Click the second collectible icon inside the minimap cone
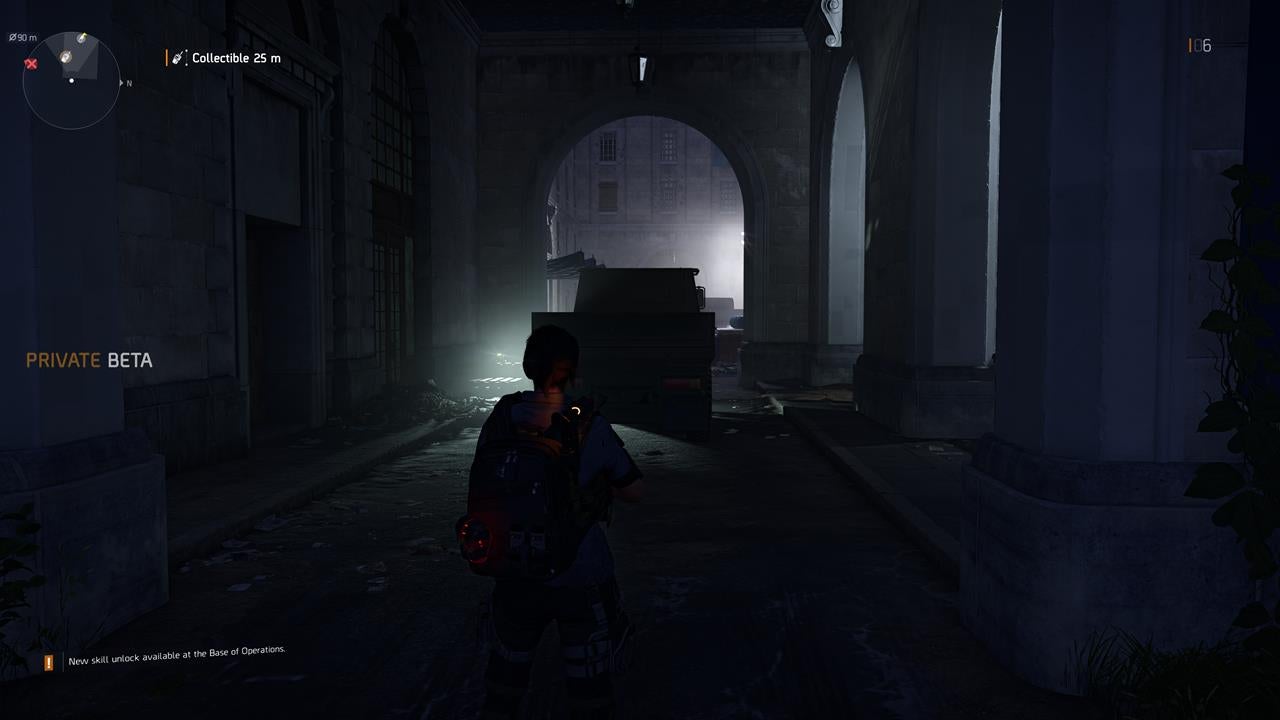Screen dimensions: 1280x720 point(66,56)
